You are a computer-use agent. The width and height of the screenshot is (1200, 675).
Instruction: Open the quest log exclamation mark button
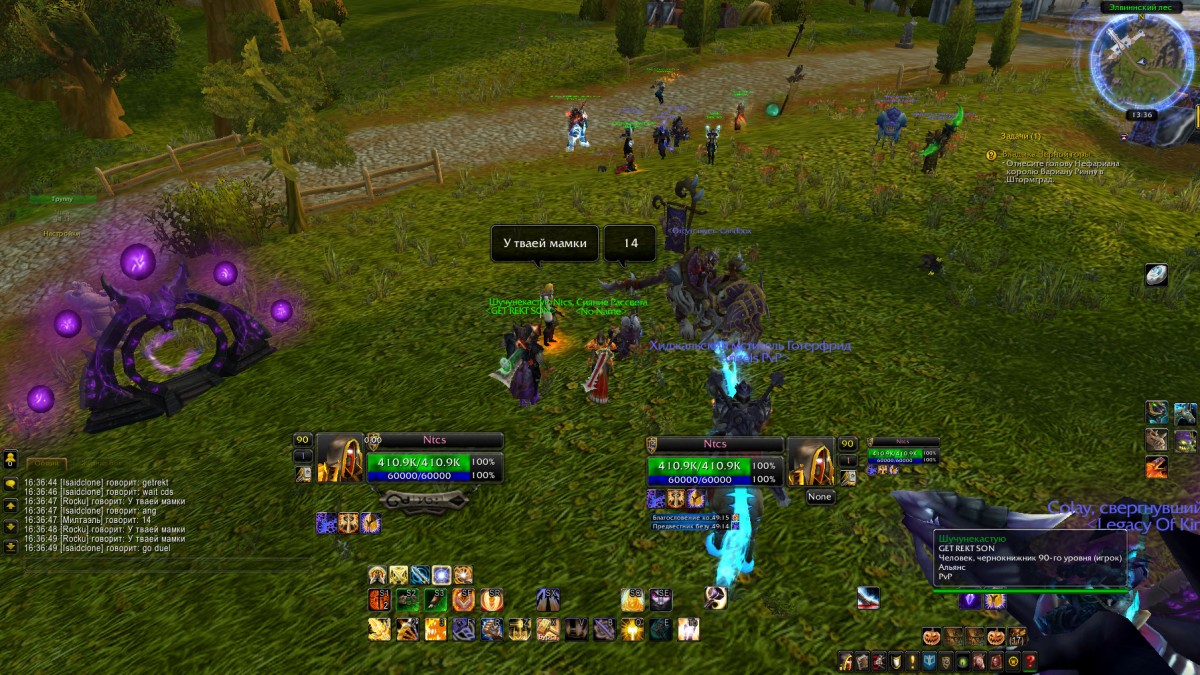click(912, 662)
